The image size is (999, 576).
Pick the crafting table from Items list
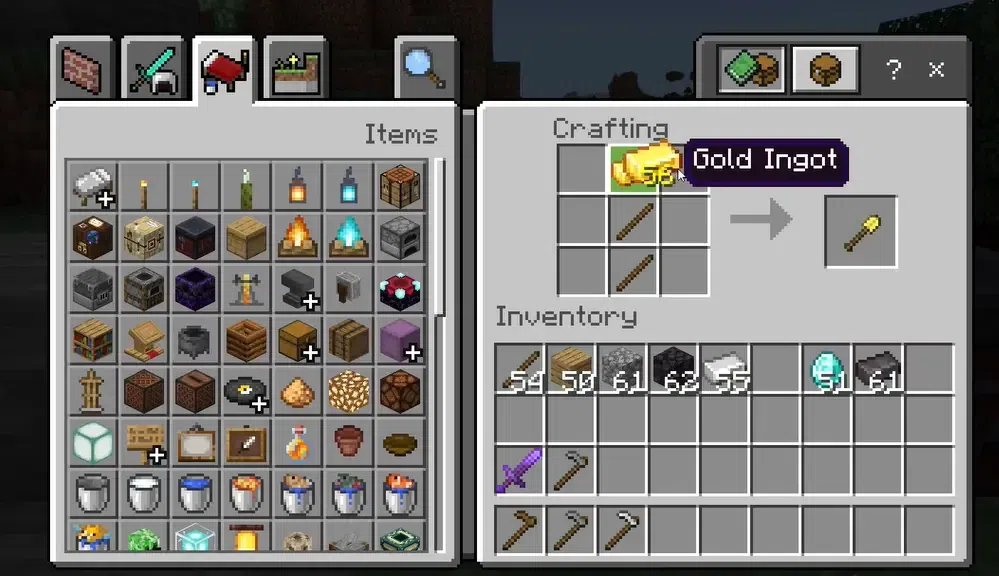pos(401,186)
